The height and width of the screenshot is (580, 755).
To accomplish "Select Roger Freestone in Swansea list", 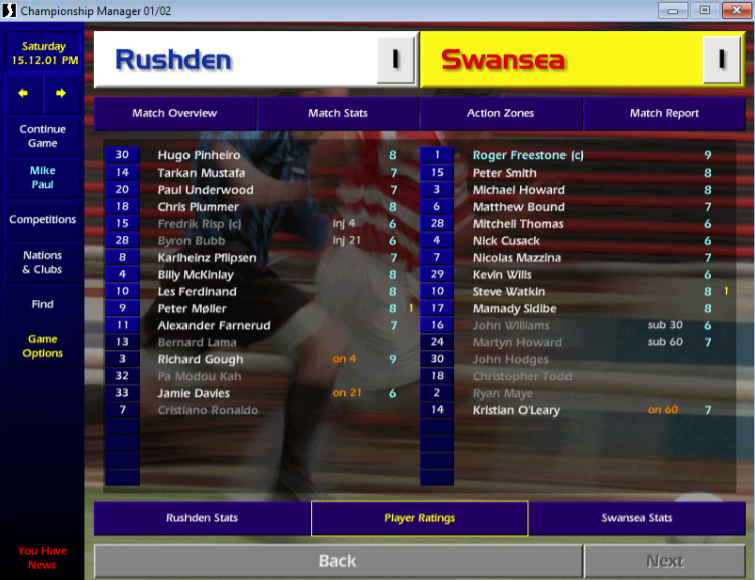I will click(x=528, y=155).
